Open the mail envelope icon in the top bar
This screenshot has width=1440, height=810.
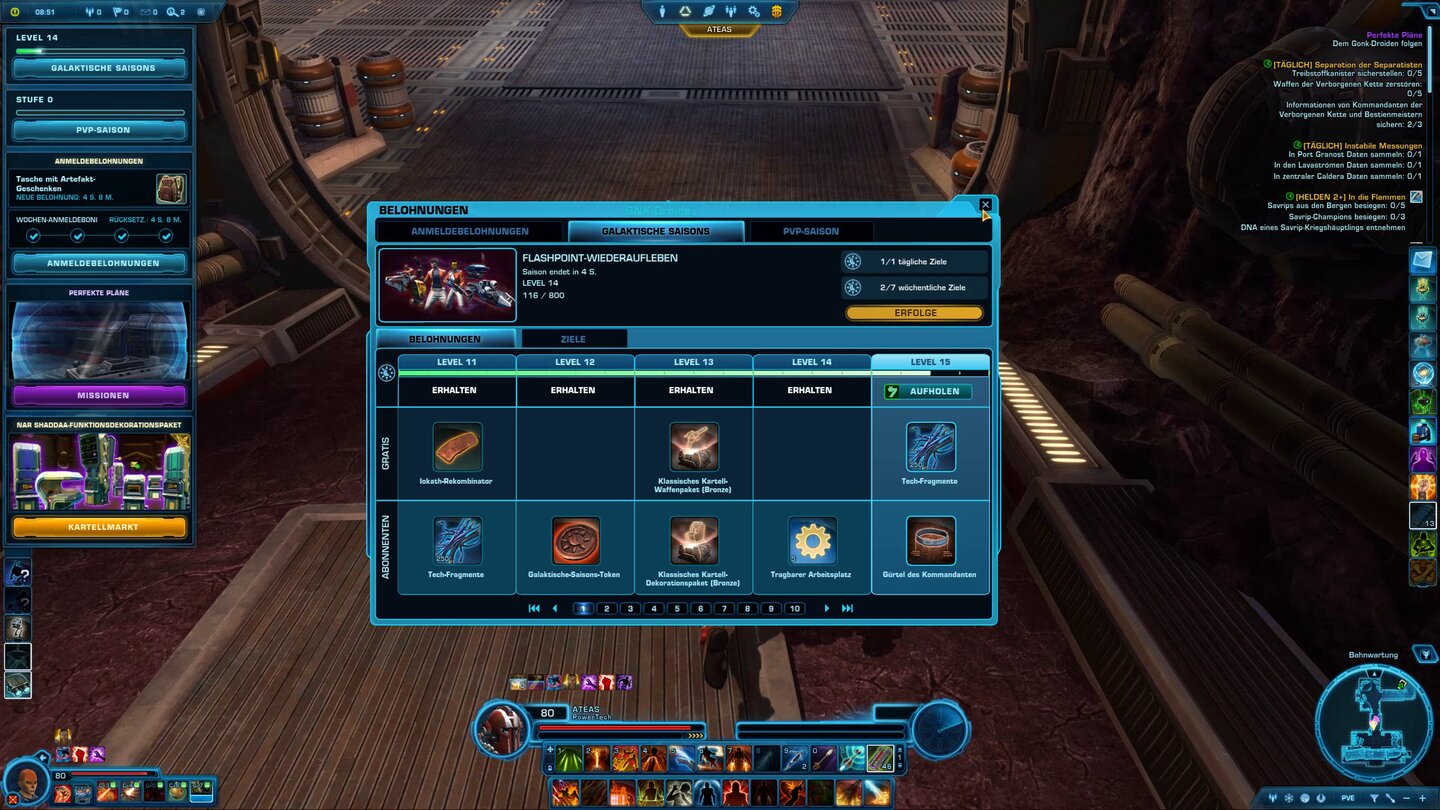coord(148,12)
